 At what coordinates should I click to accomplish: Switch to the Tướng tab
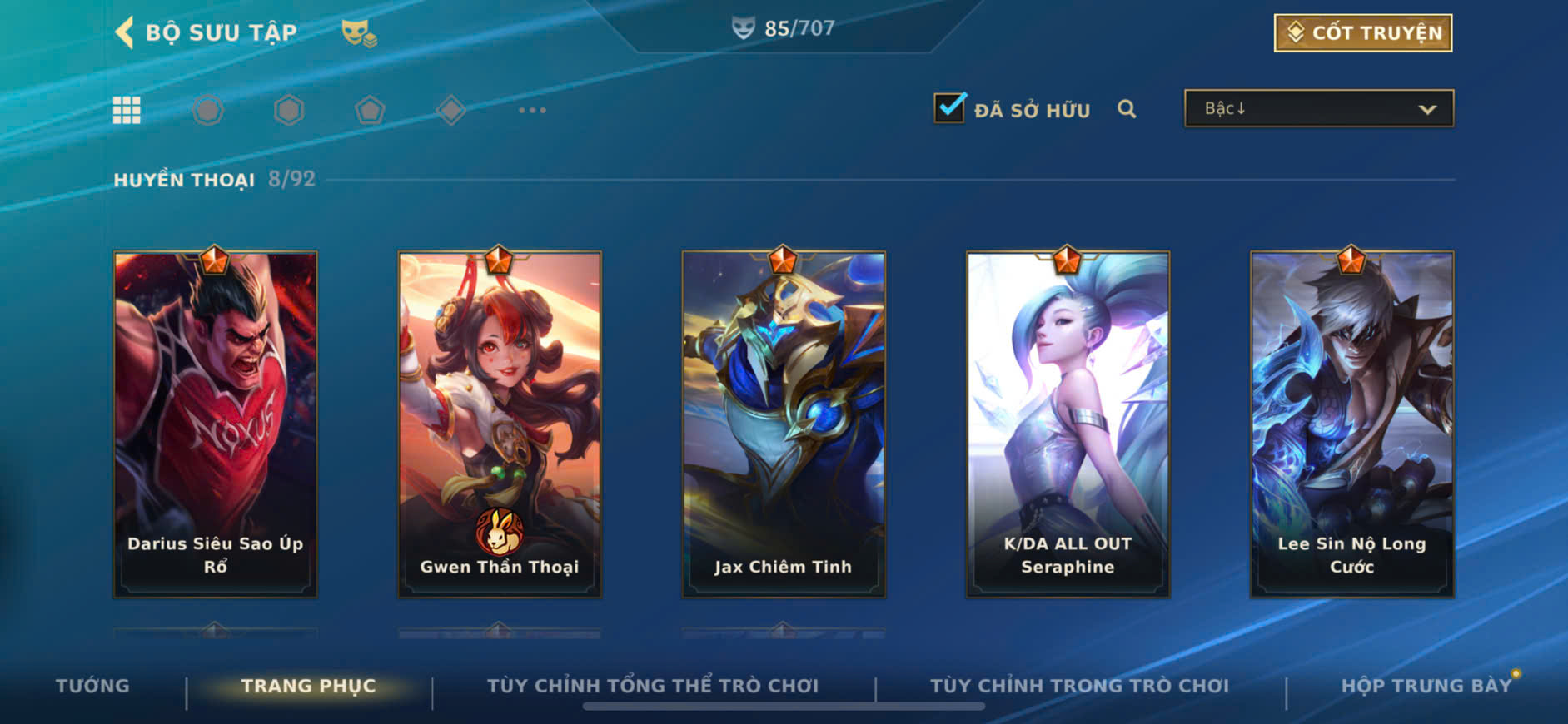(x=92, y=686)
